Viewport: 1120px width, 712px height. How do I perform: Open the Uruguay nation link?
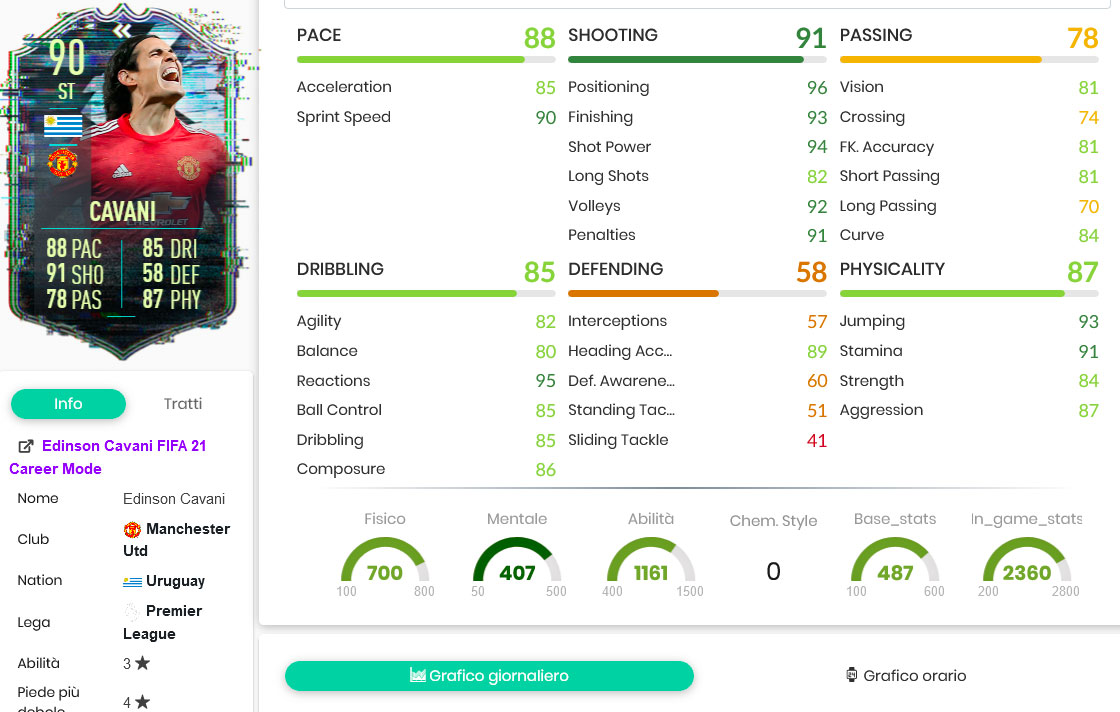tap(175, 581)
